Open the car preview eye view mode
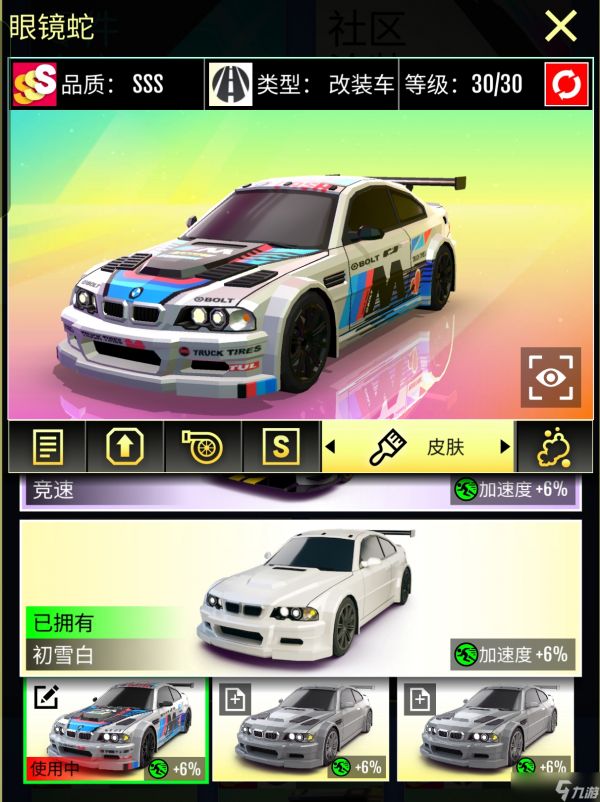The image size is (600, 802). pos(550,378)
